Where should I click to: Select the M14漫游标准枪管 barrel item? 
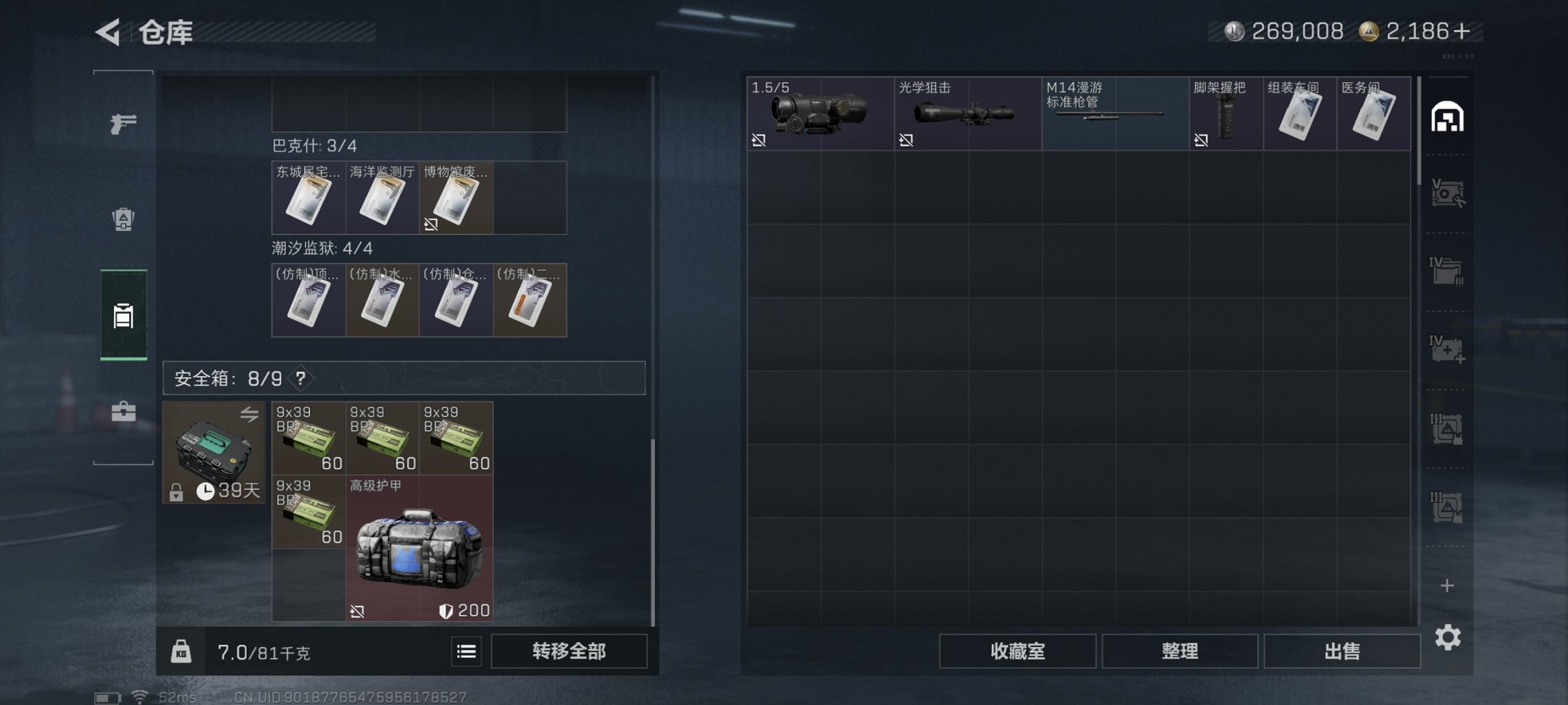1112,114
